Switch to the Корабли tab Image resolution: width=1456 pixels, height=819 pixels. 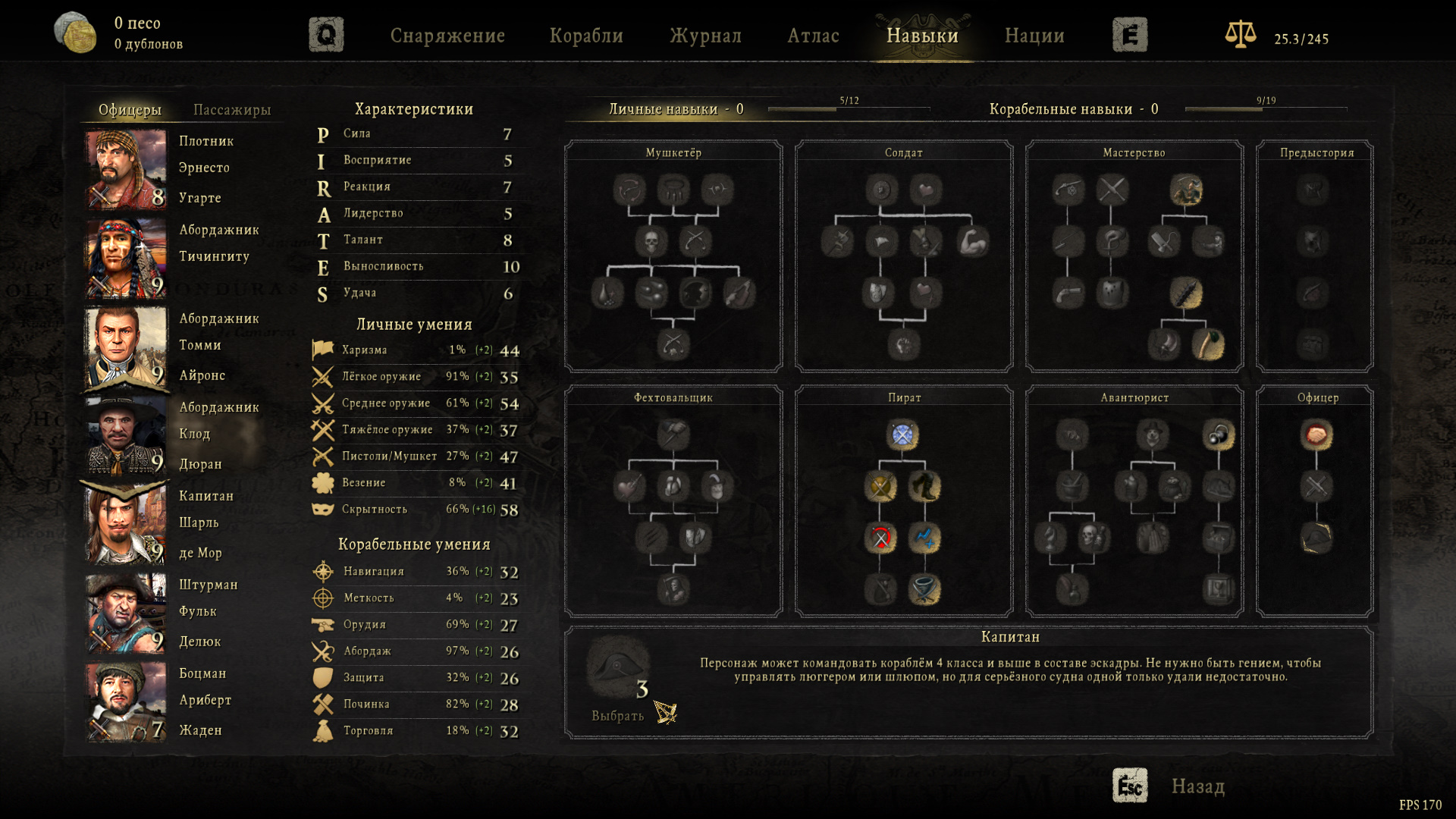[x=586, y=36]
